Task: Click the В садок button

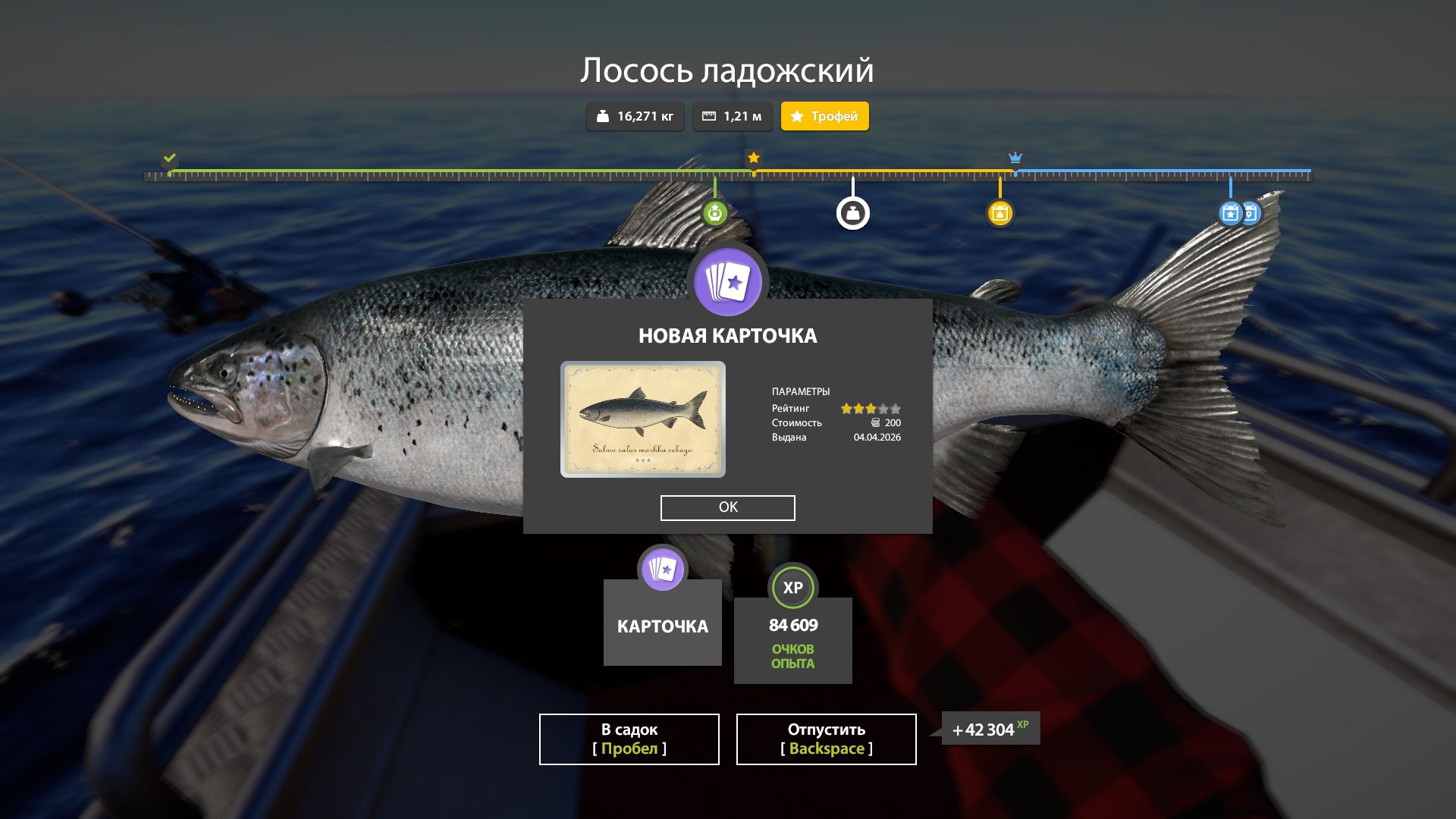Action: (x=628, y=739)
